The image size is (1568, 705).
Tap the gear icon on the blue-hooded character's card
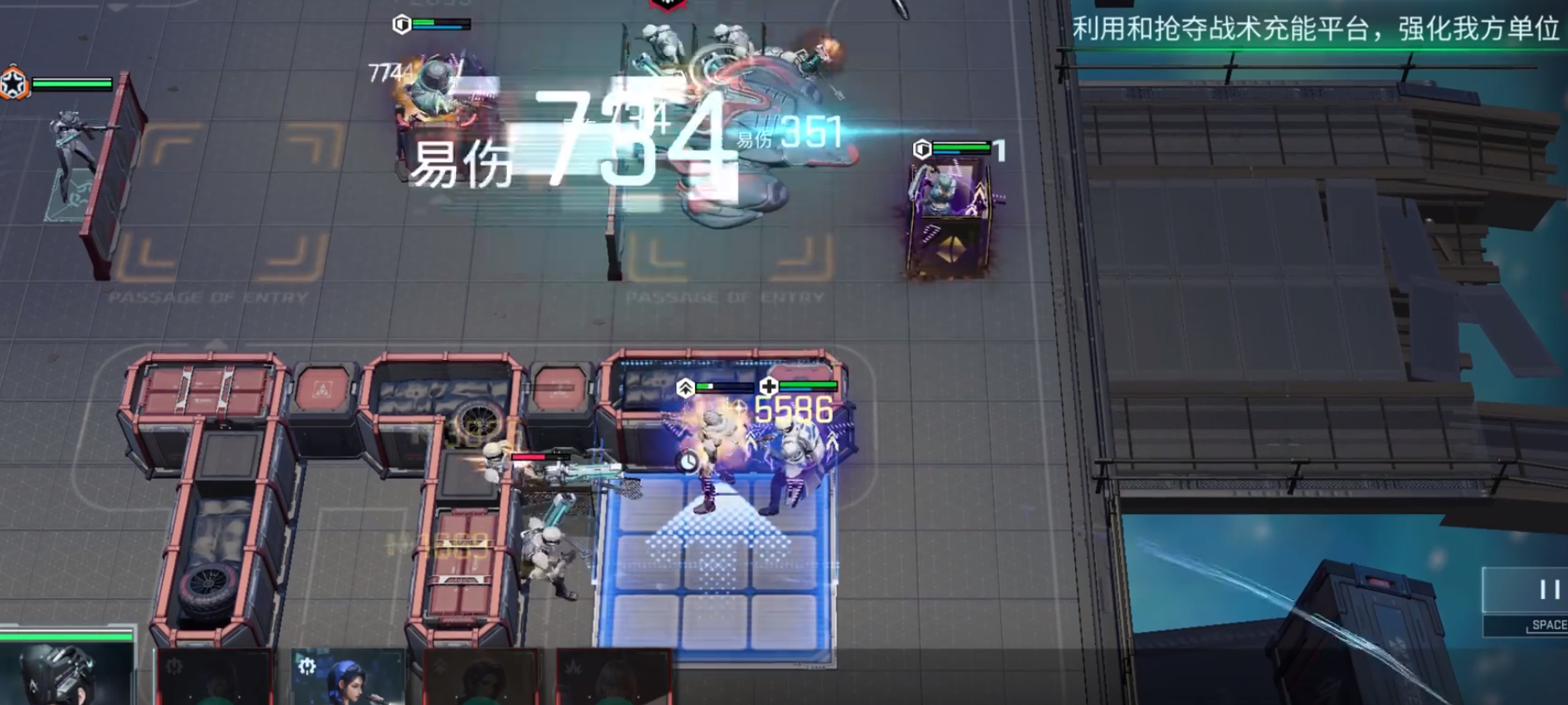coord(307,666)
